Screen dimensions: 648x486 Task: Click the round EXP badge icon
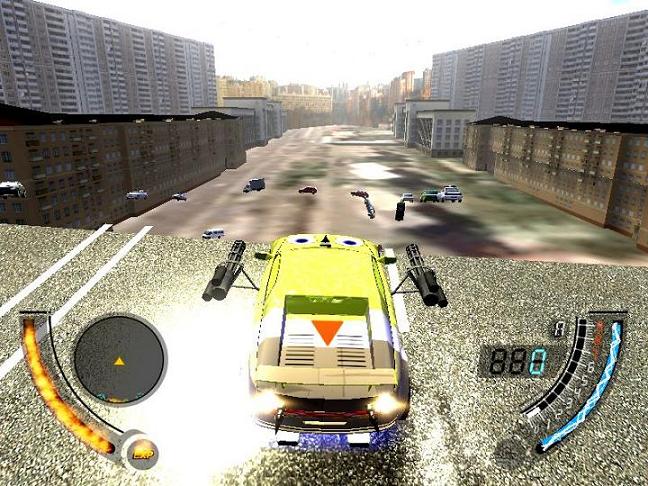(x=141, y=451)
